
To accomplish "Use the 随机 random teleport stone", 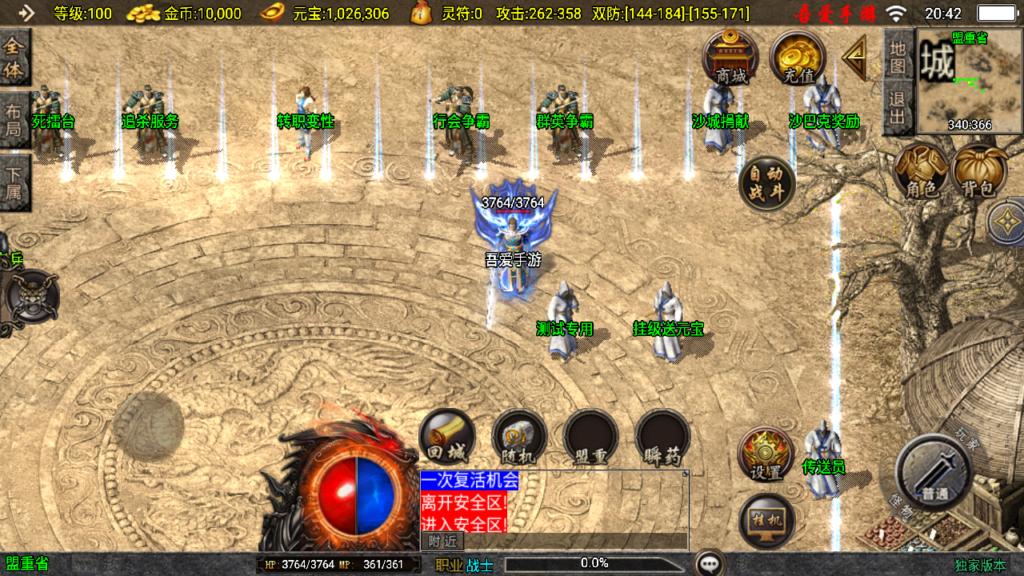I will pyautogui.click(x=518, y=437).
